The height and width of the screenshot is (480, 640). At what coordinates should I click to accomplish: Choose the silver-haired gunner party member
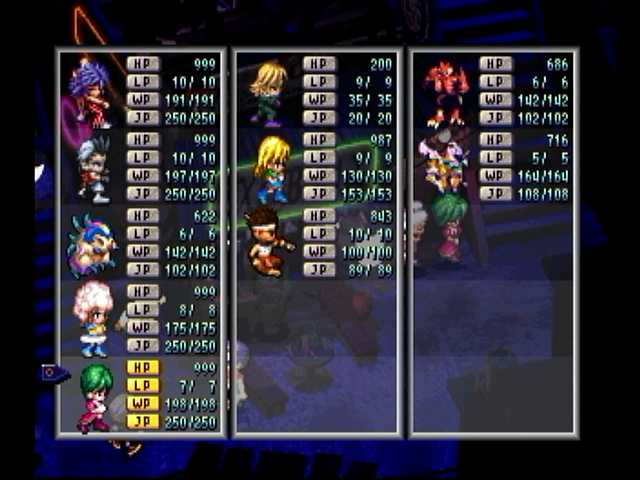click(94, 168)
